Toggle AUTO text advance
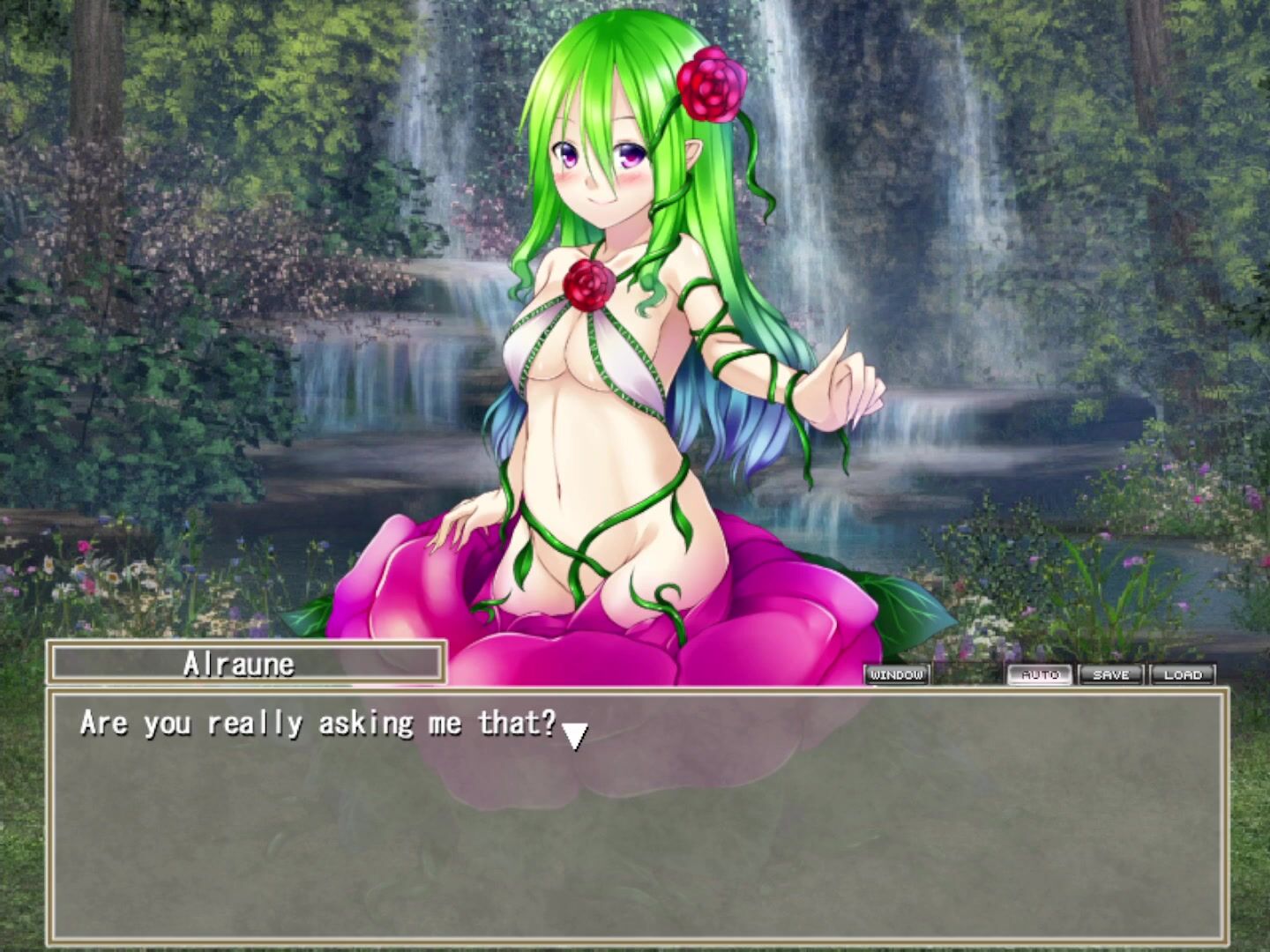Image resolution: width=1270 pixels, height=952 pixels. tap(1040, 675)
